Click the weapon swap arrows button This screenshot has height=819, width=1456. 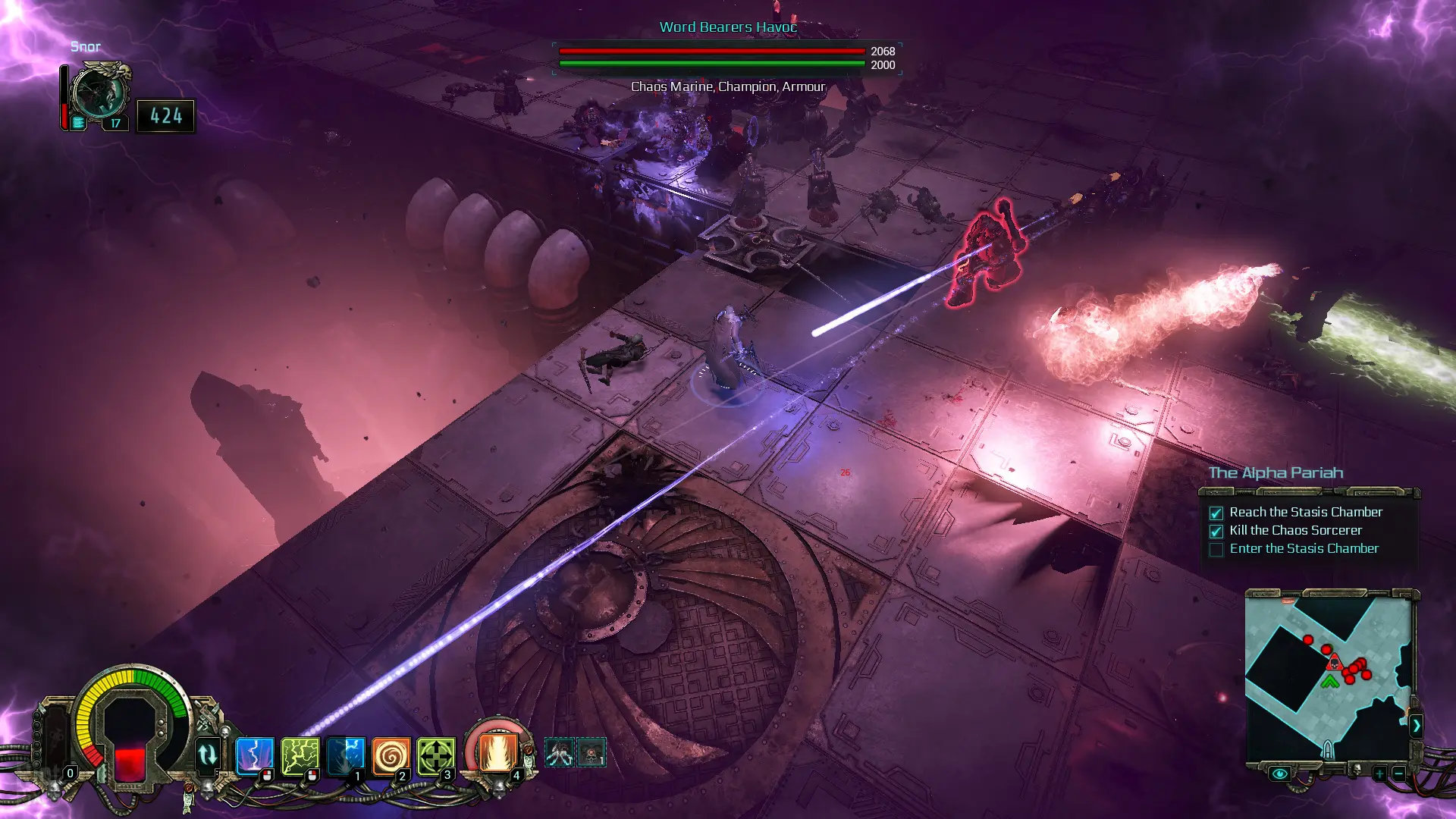207,755
